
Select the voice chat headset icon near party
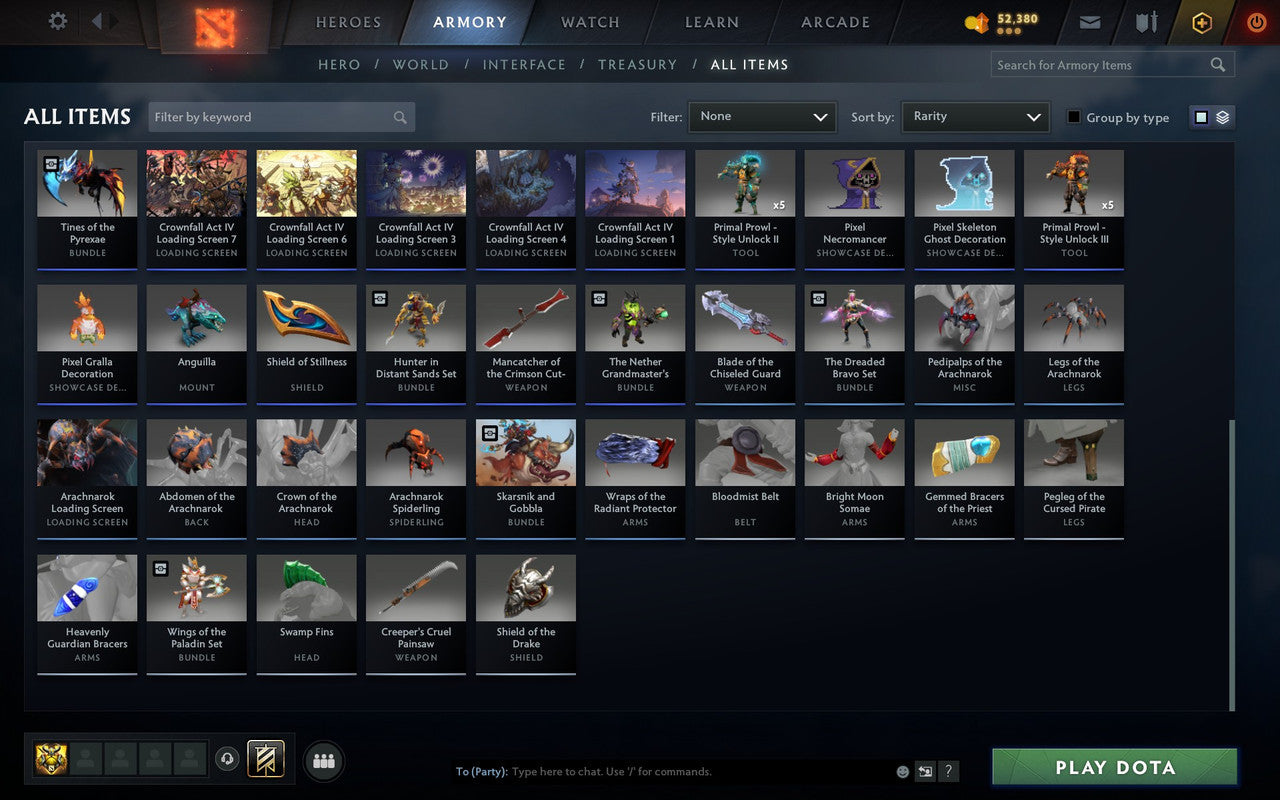tap(227, 760)
